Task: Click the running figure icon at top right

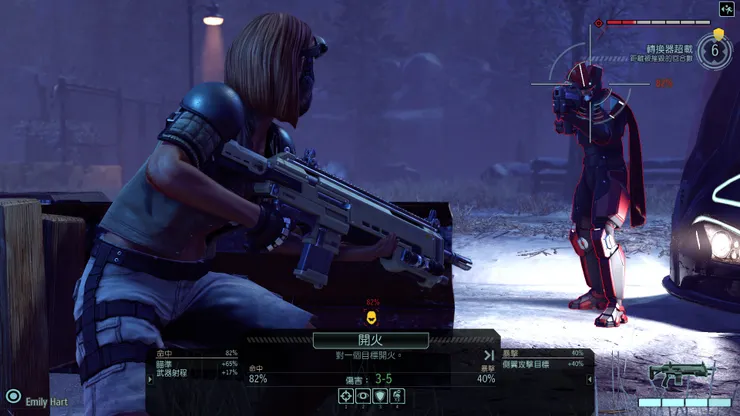Action: [x=727, y=9]
